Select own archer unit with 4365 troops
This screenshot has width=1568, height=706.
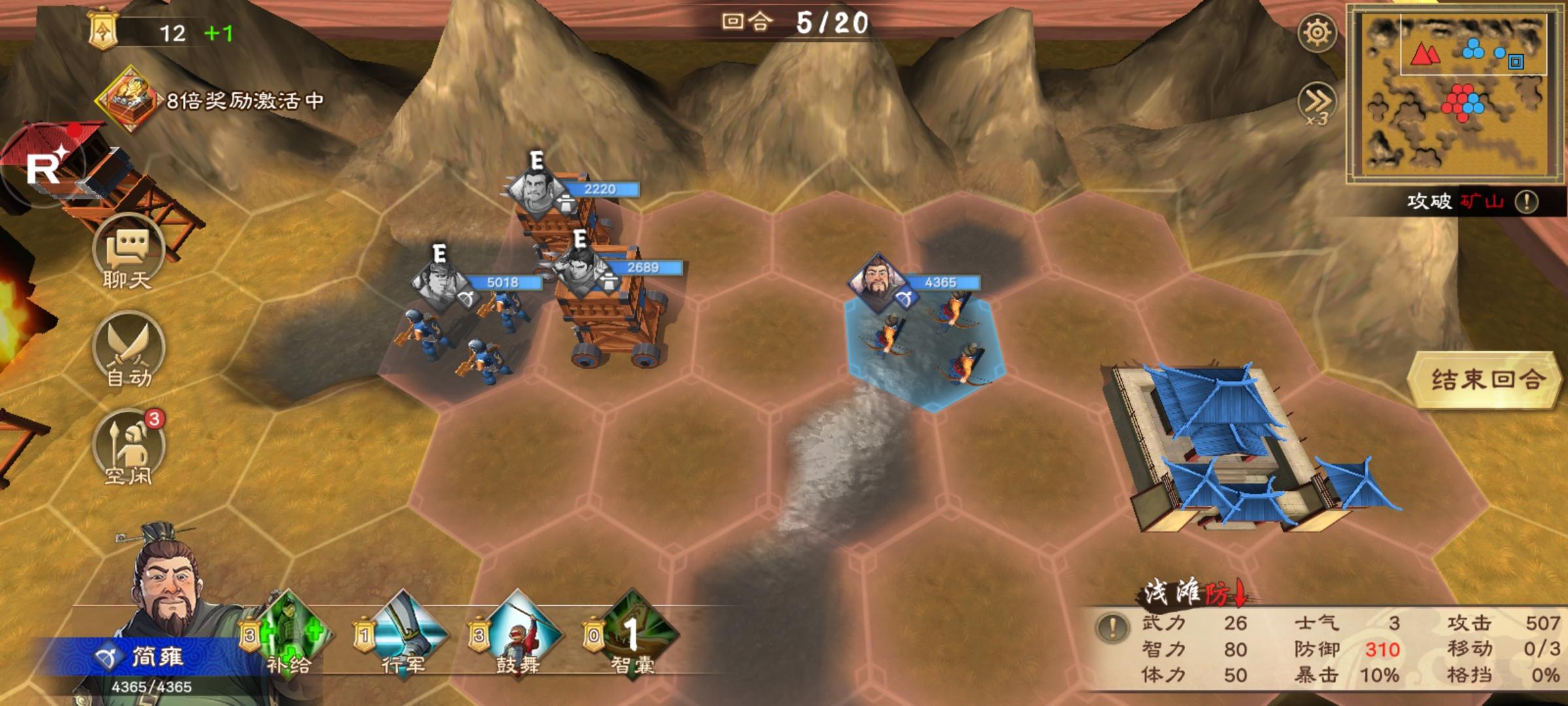point(924,340)
